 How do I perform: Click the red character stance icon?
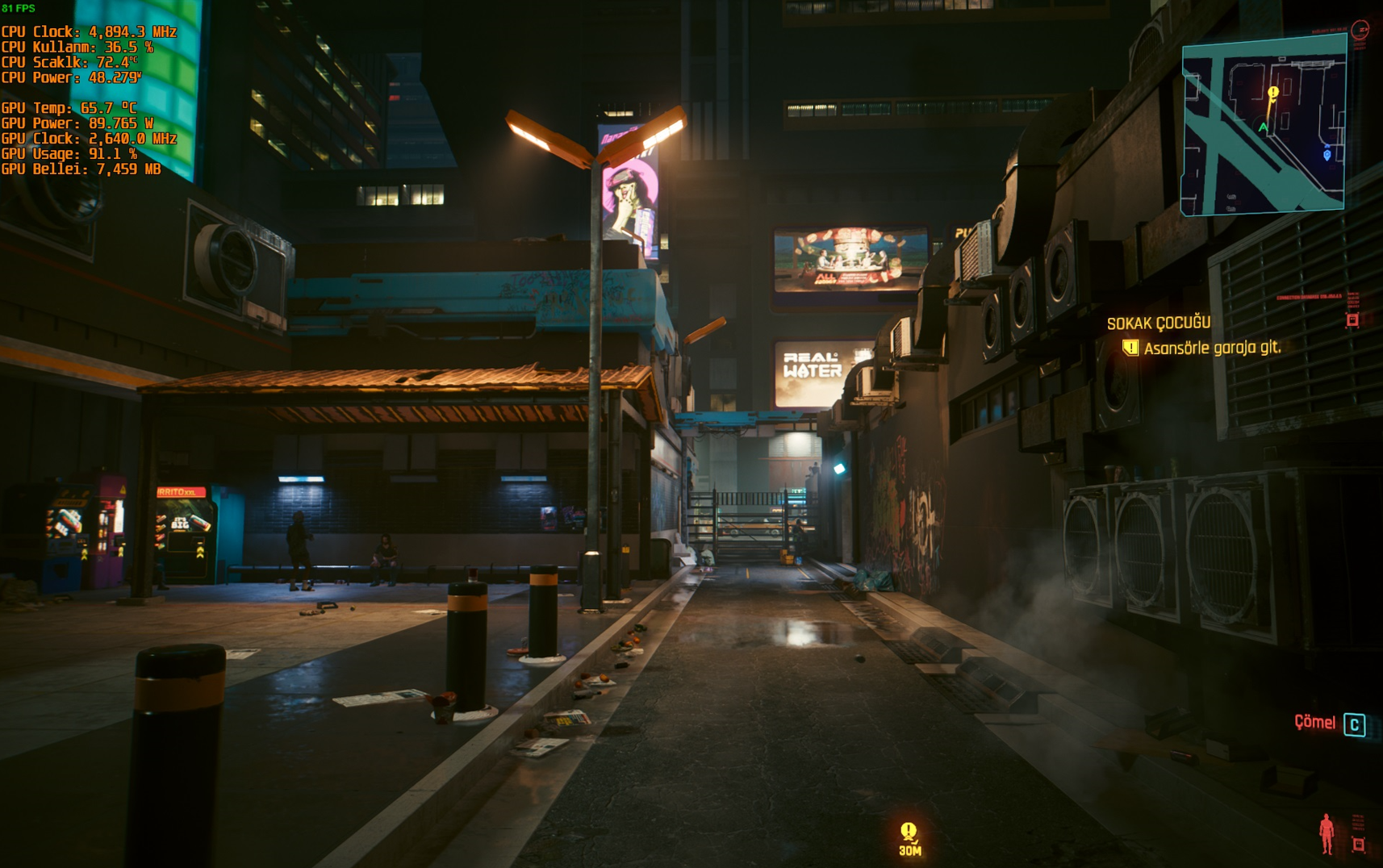1327,834
